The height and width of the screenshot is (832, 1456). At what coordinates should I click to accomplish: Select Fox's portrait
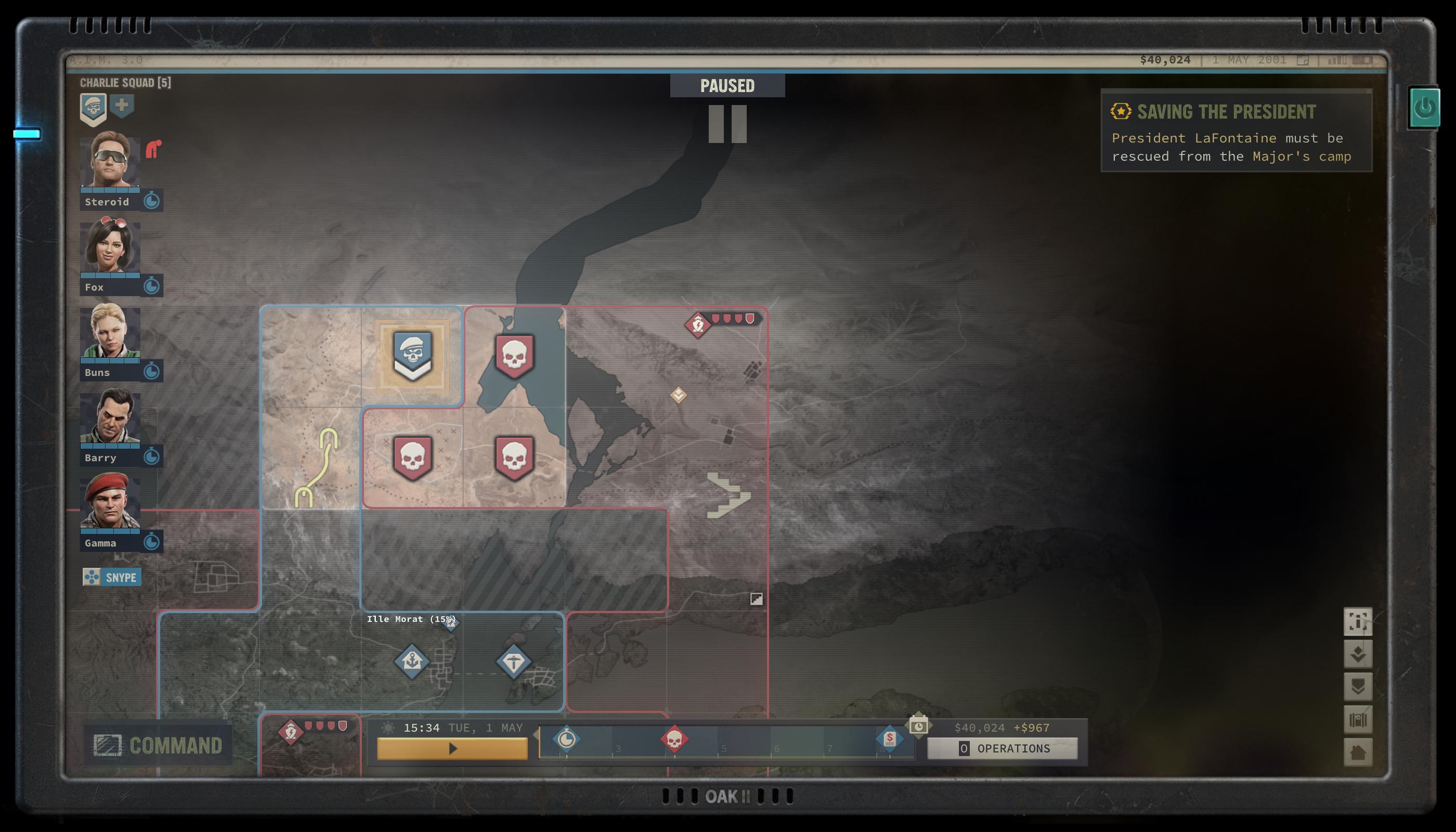tap(110, 247)
